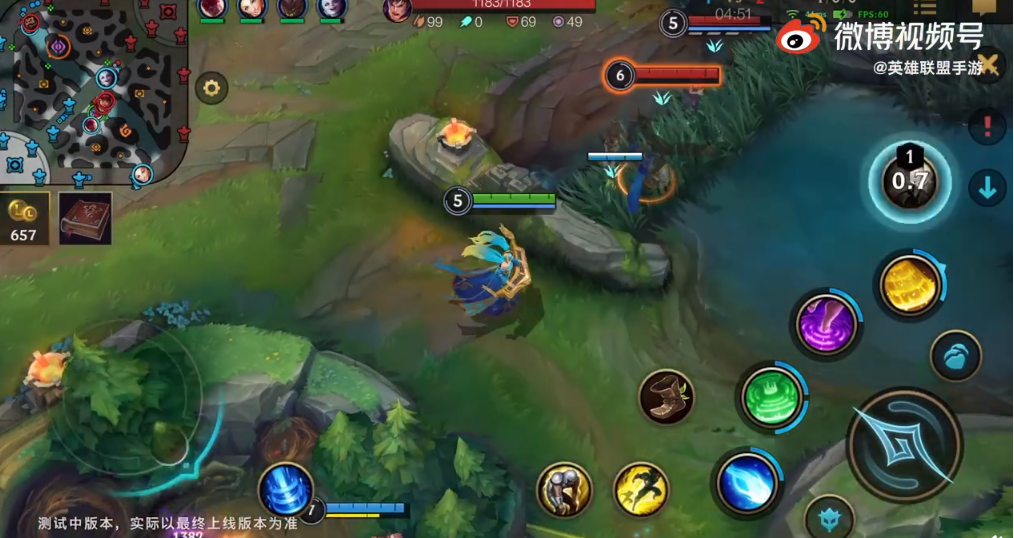Cast the blue energy orb ability
This screenshot has width=1014, height=538.
[746, 483]
